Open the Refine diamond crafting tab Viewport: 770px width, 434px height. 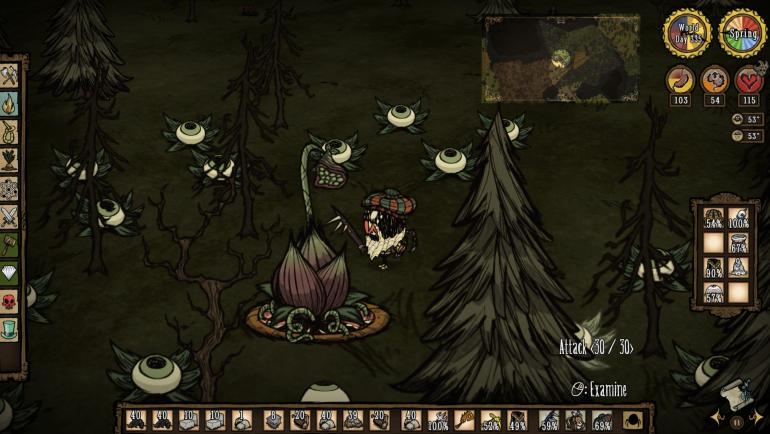click(x=11, y=271)
